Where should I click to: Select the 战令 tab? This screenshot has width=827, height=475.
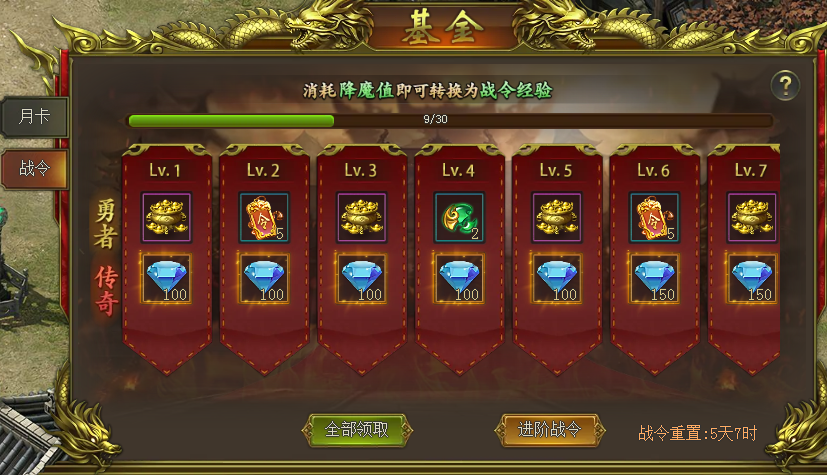pyautogui.click(x=35, y=168)
